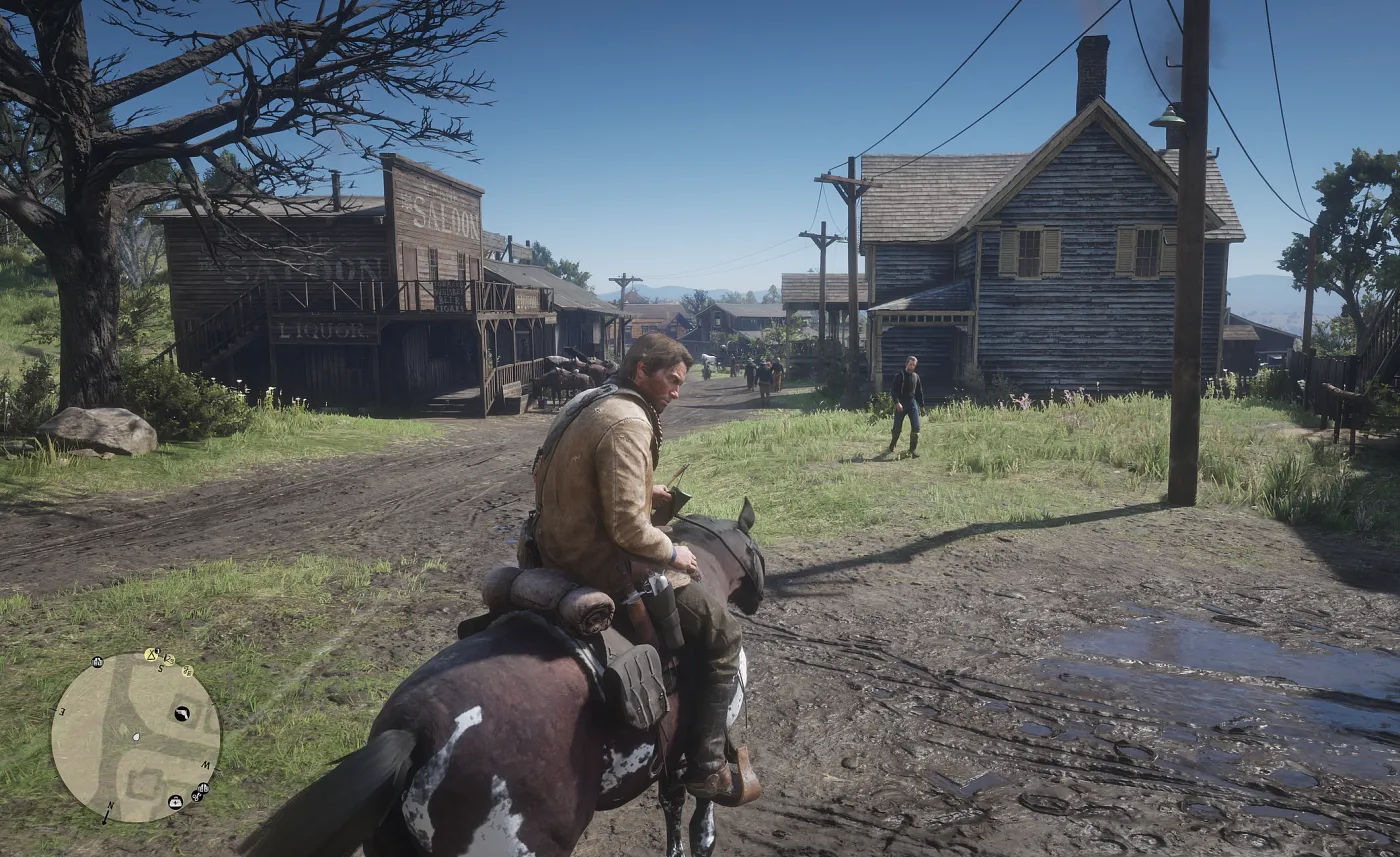This screenshot has width=1400, height=857.
Task: Click the yellow mission marker numbered 2
Action: 168,660
